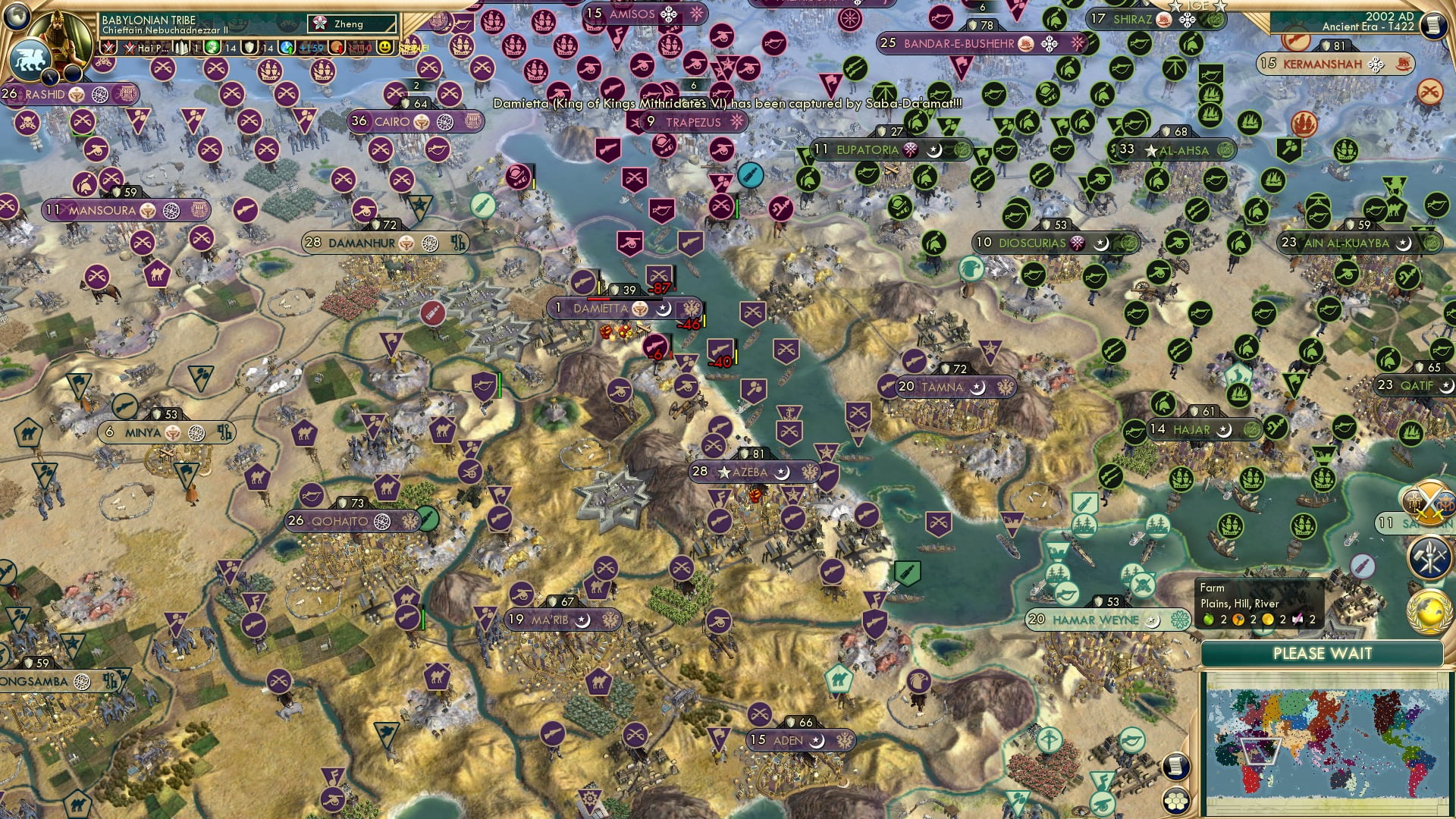The height and width of the screenshot is (819, 1456).
Task: Click the happiness smiley face in the top bar
Action: (x=387, y=48)
